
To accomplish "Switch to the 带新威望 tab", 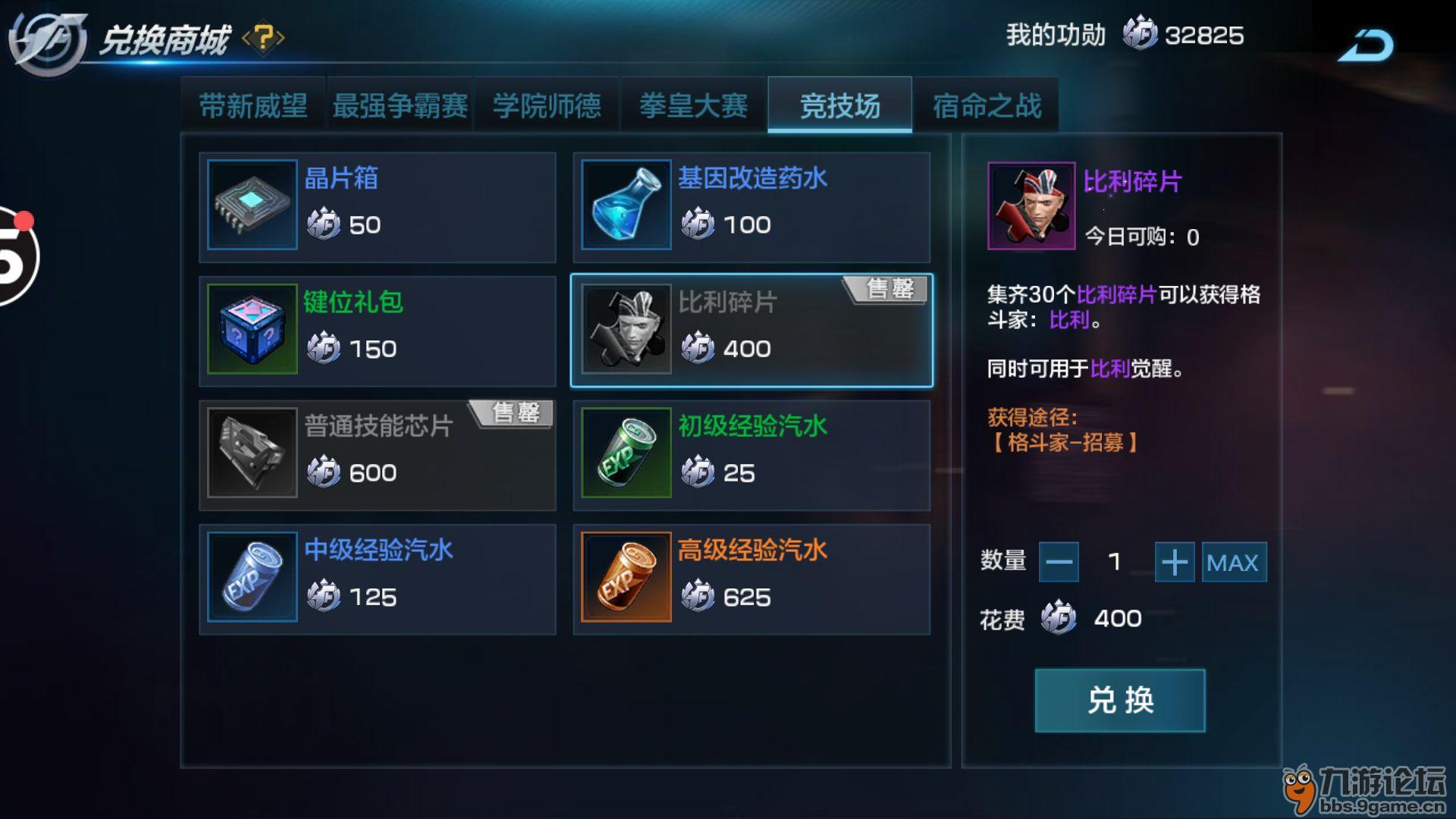I will coord(253,105).
